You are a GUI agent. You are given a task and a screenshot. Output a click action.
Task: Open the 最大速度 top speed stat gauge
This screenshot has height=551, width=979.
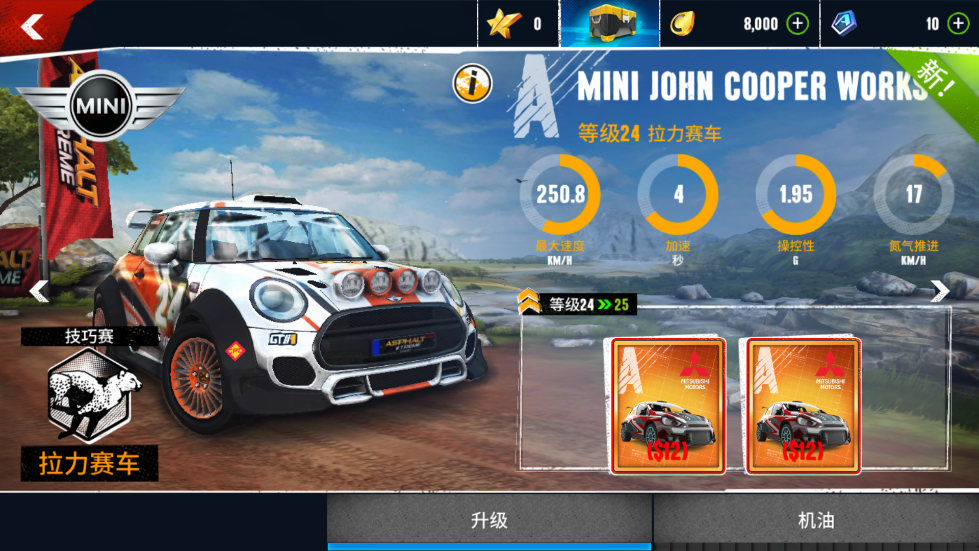click(559, 194)
